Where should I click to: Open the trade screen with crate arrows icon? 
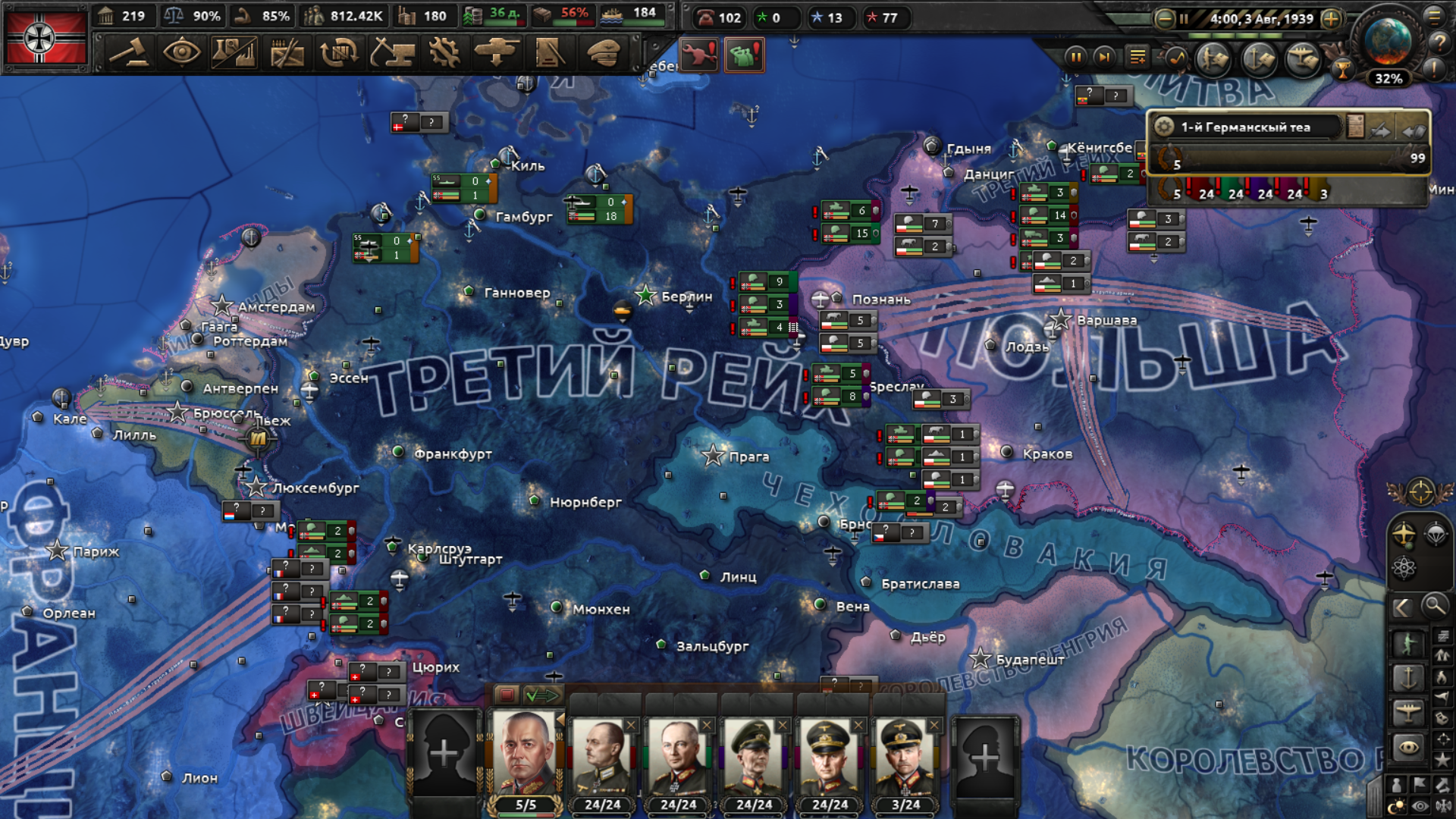tap(339, 53)
